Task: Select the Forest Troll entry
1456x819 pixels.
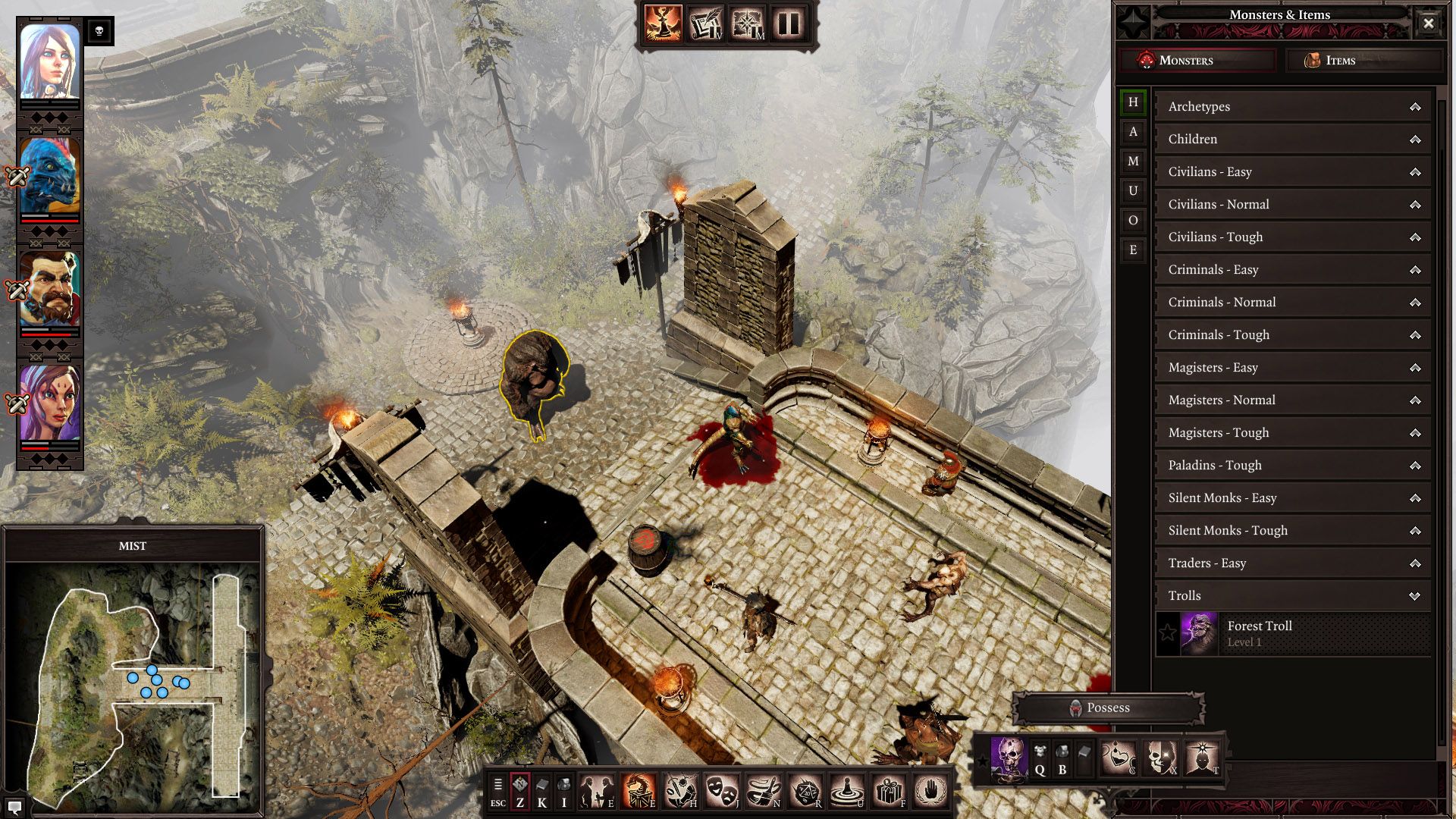Action: [1292, 634]
